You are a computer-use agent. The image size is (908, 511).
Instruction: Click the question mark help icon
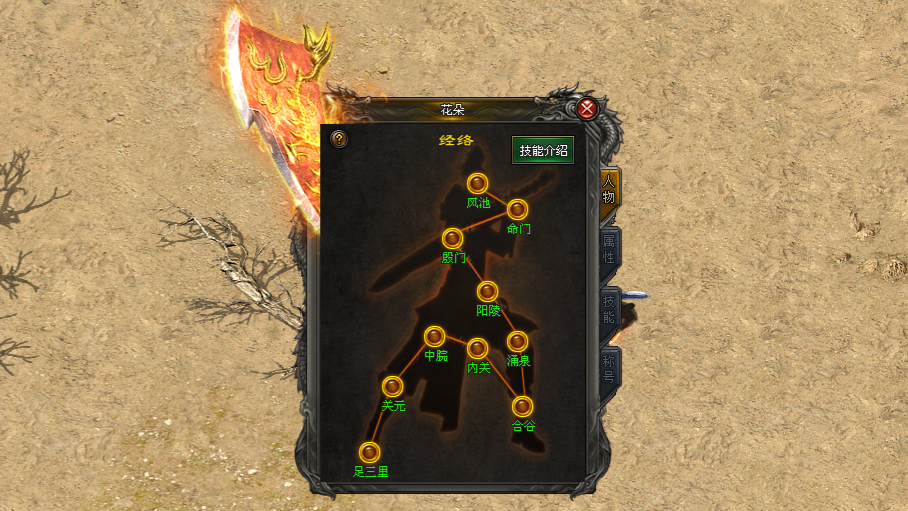(x=339, y=139)
